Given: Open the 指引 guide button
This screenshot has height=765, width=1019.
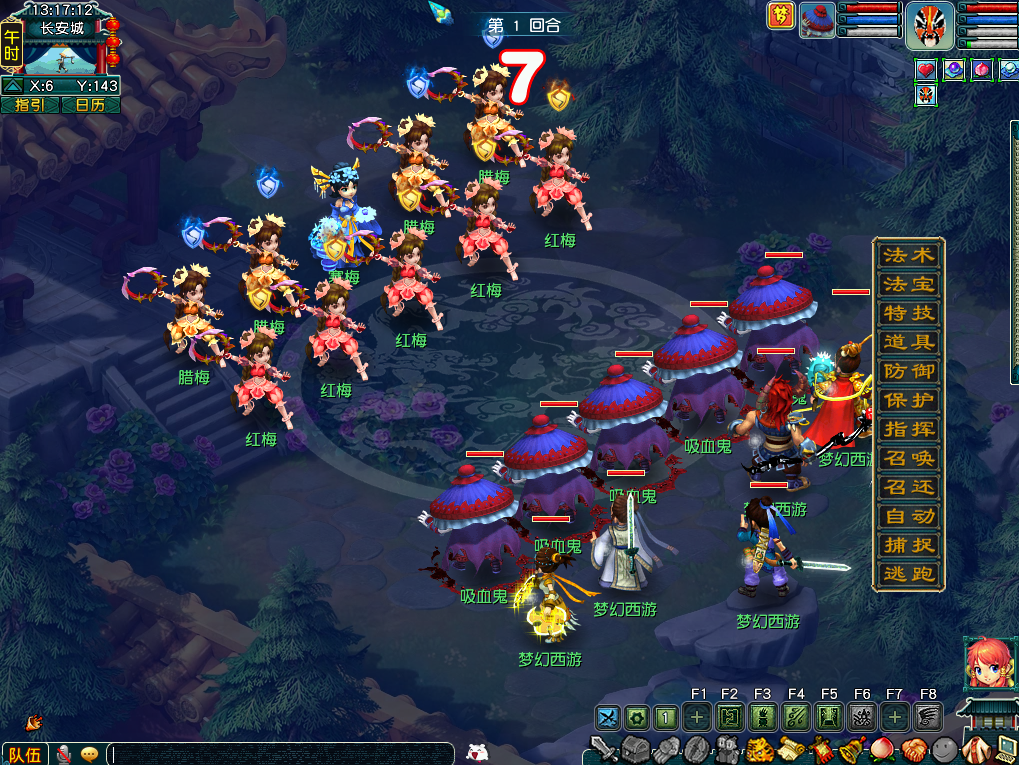Looking at the screenshot, I should 30,105.
